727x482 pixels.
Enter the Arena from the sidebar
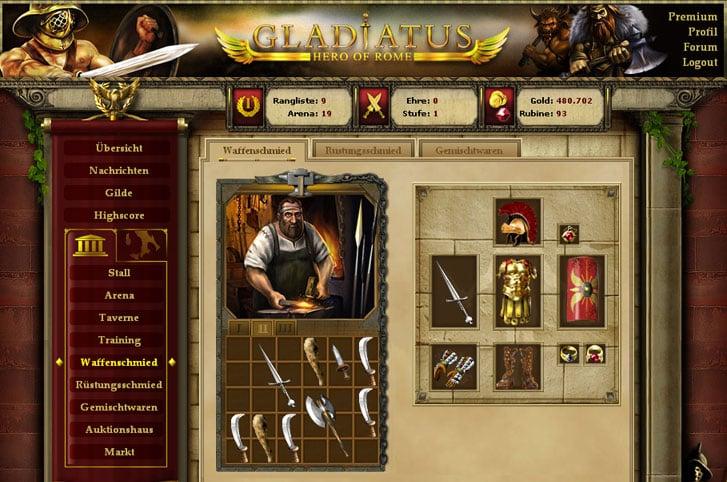(x=119, y=296)
